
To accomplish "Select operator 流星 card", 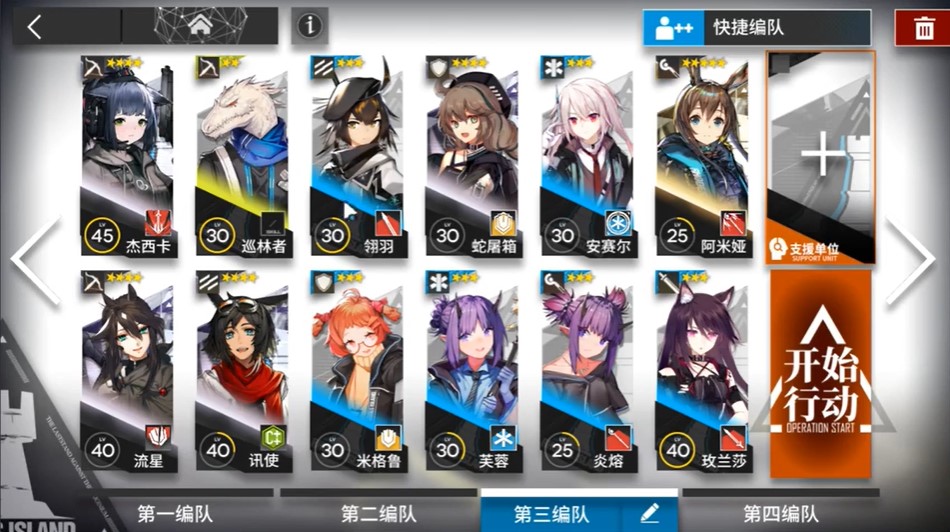I will [127, 370].
